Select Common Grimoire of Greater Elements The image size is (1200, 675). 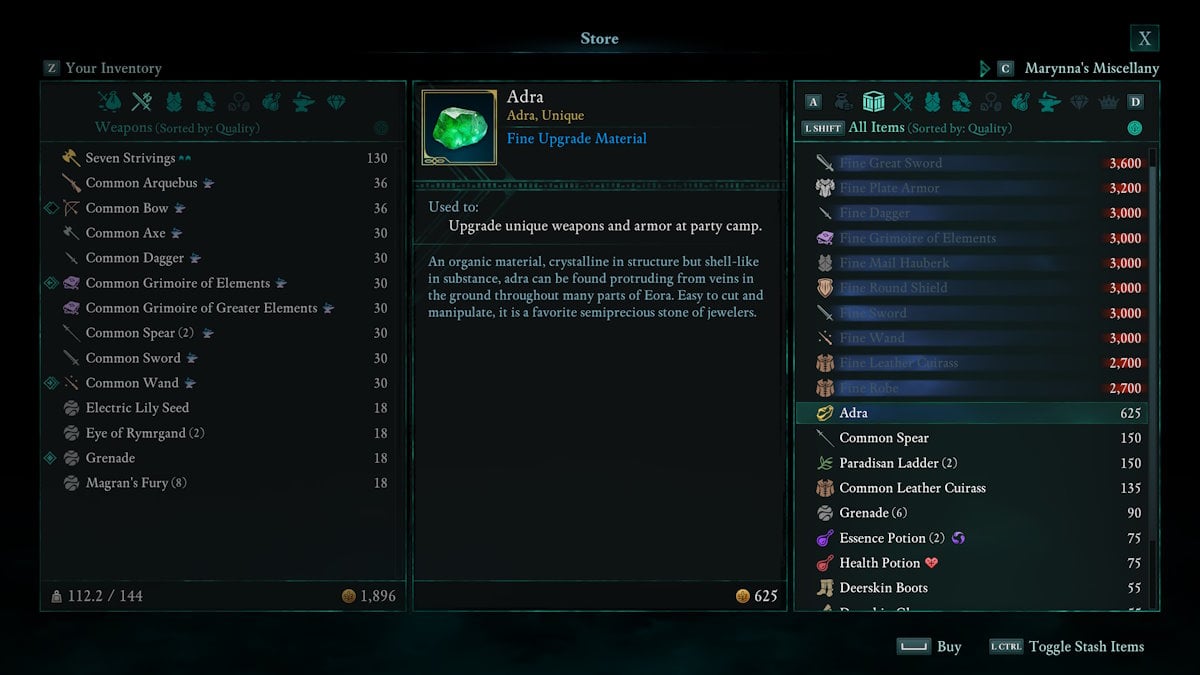[x=201, y=308]
